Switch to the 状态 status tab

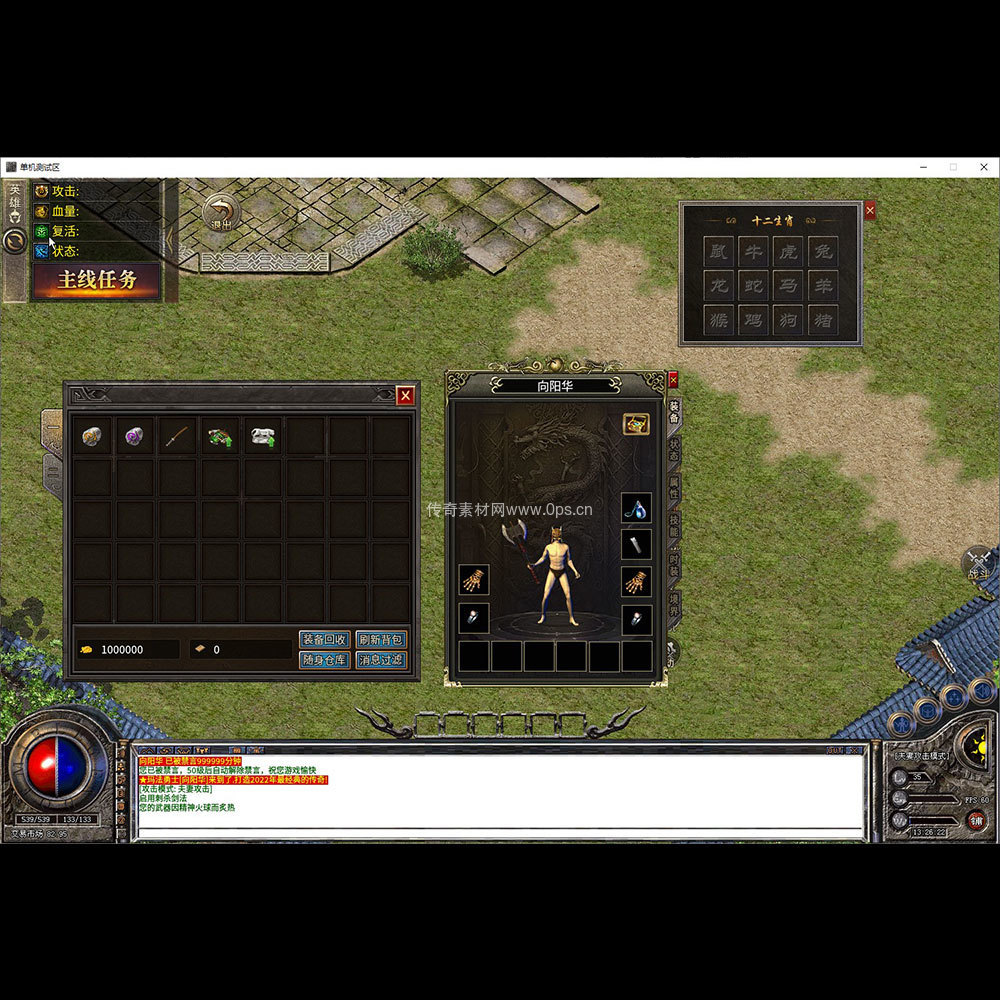pyautogui.click(x=674, y=448)
